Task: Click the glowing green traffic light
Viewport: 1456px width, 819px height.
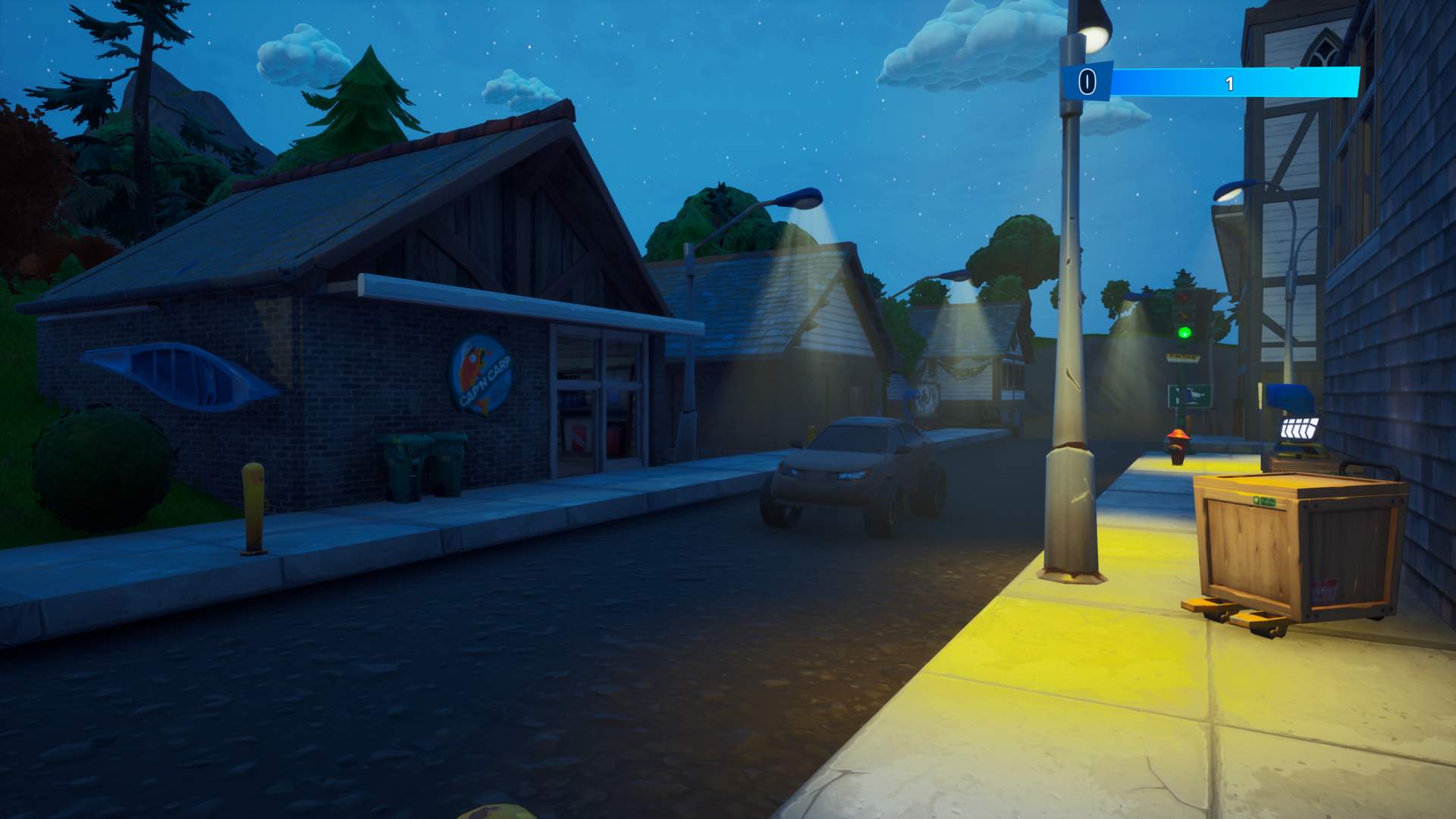Action: 1185,332
